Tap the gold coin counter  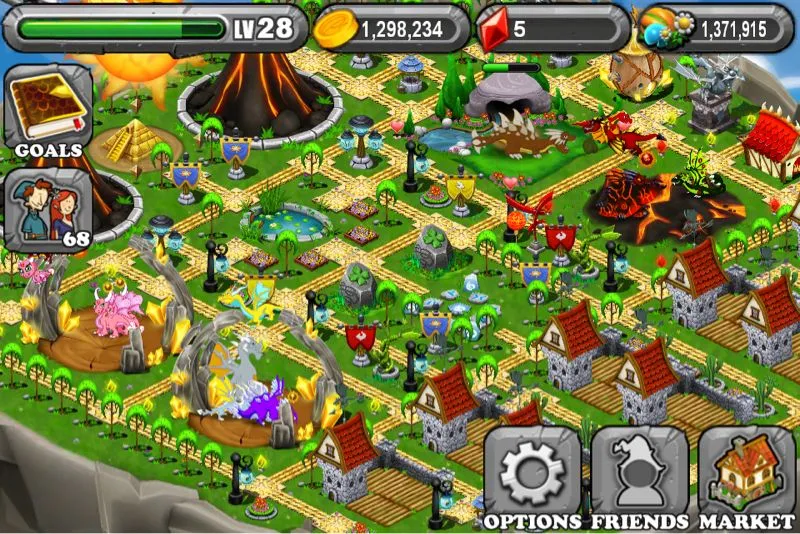393,28
